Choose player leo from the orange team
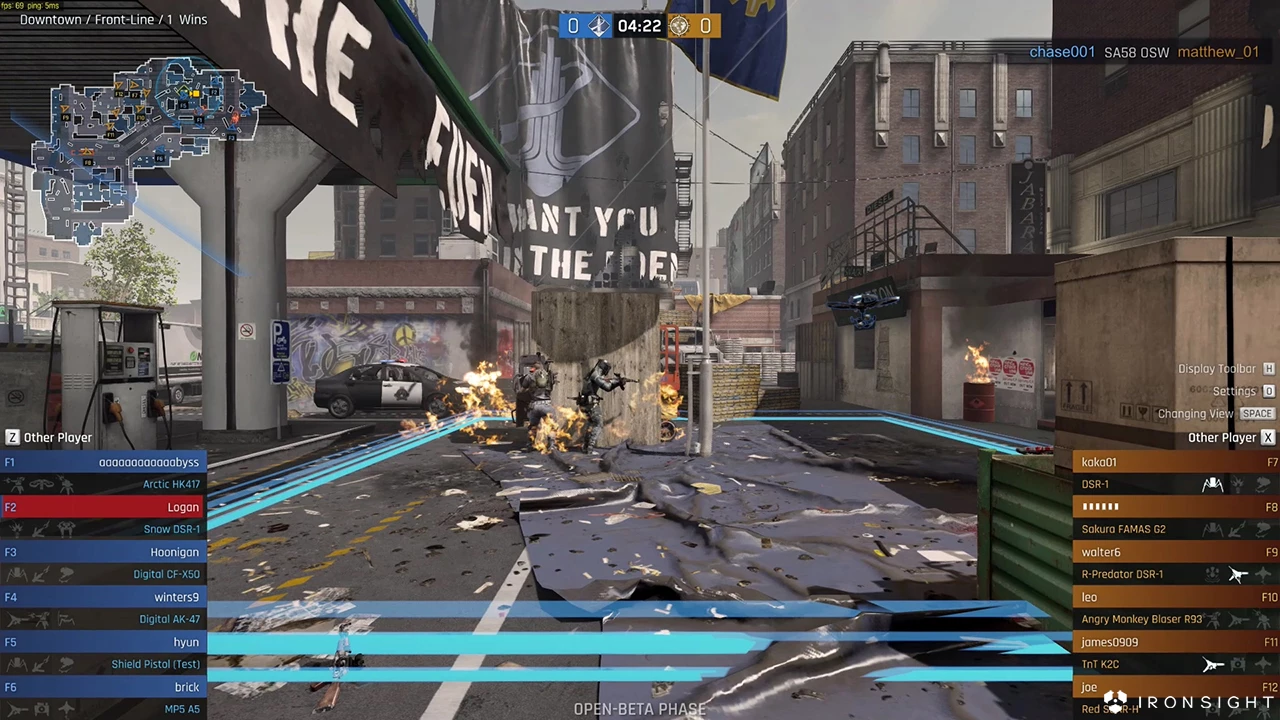This screenshot has width=1280, height=720. point(1176,597)
